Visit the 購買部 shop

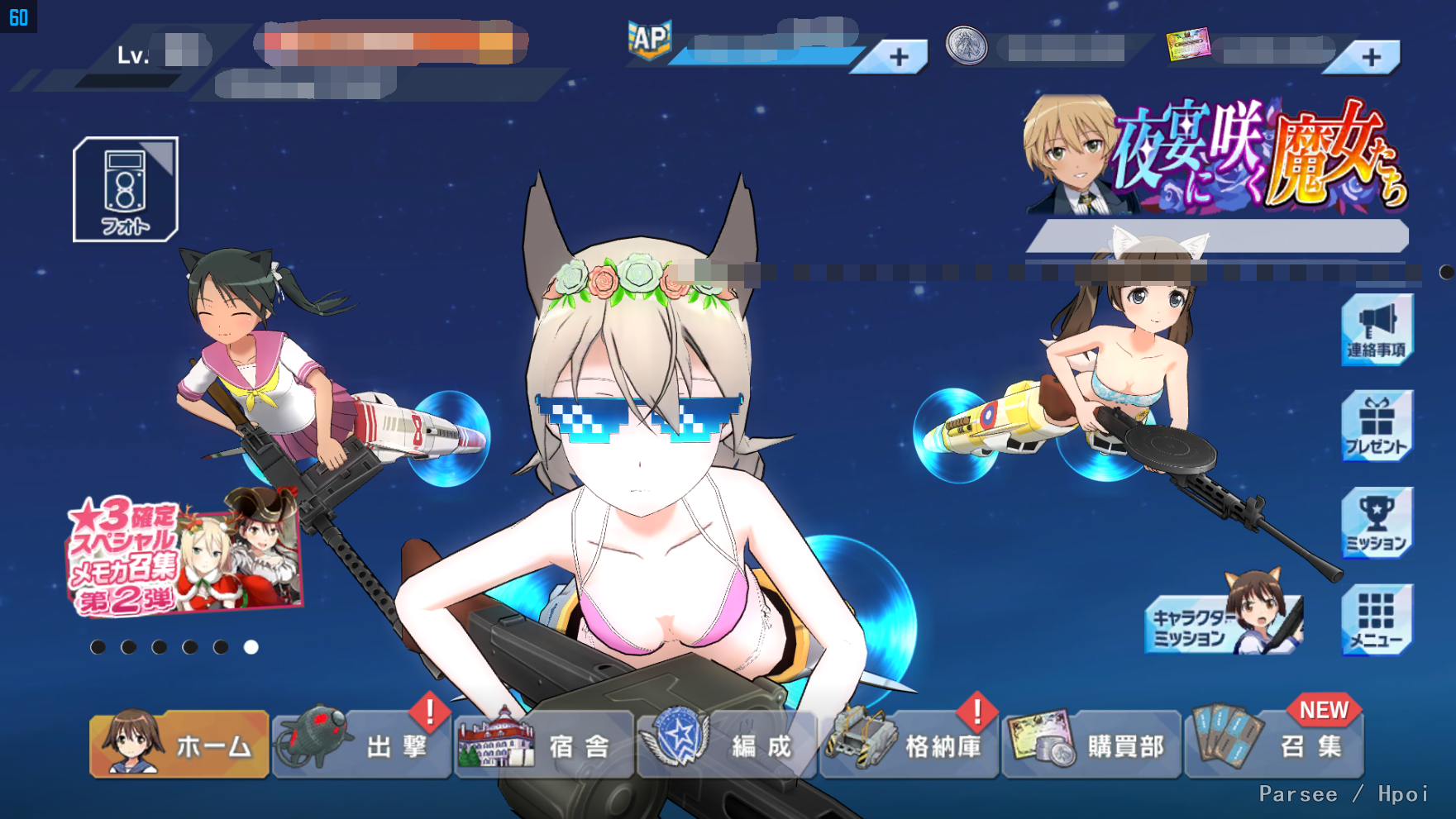tap(1092, 745)
